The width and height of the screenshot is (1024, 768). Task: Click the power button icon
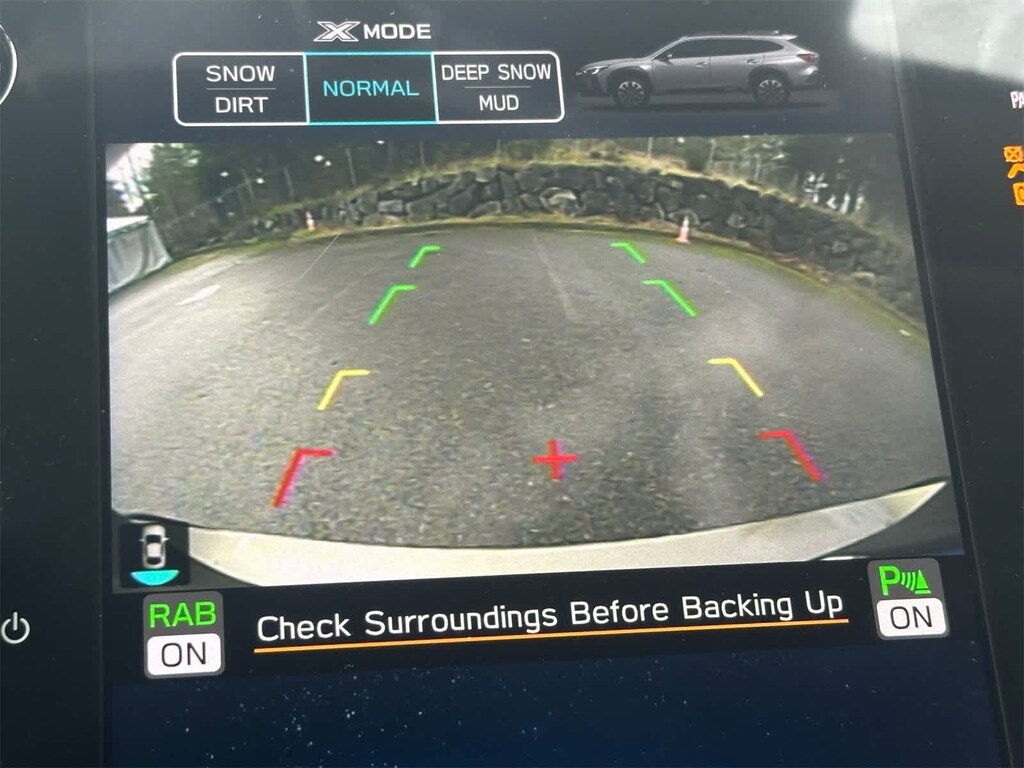click(16, 629)
